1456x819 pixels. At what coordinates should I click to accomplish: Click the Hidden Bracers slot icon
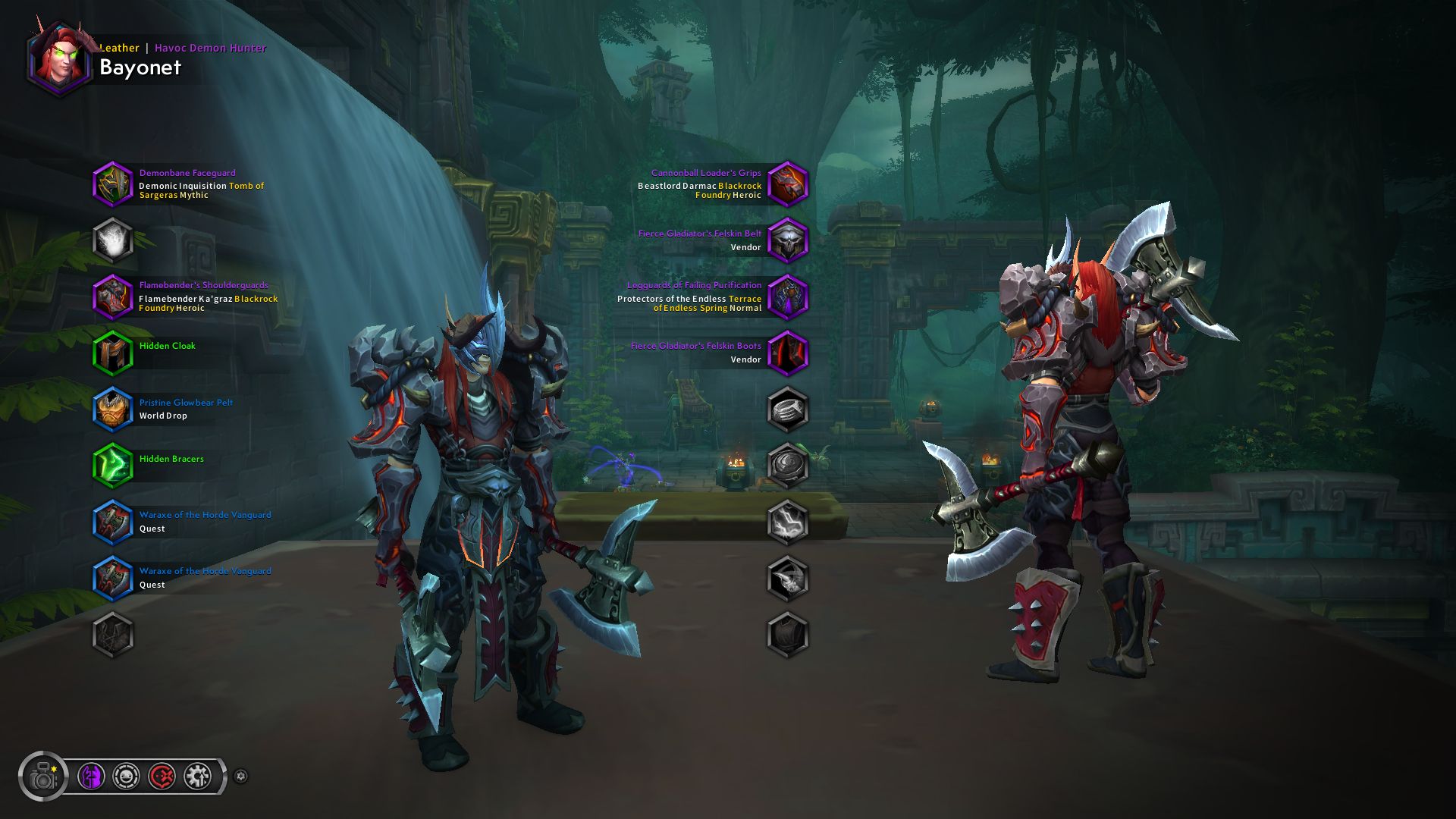pos(112,465)
